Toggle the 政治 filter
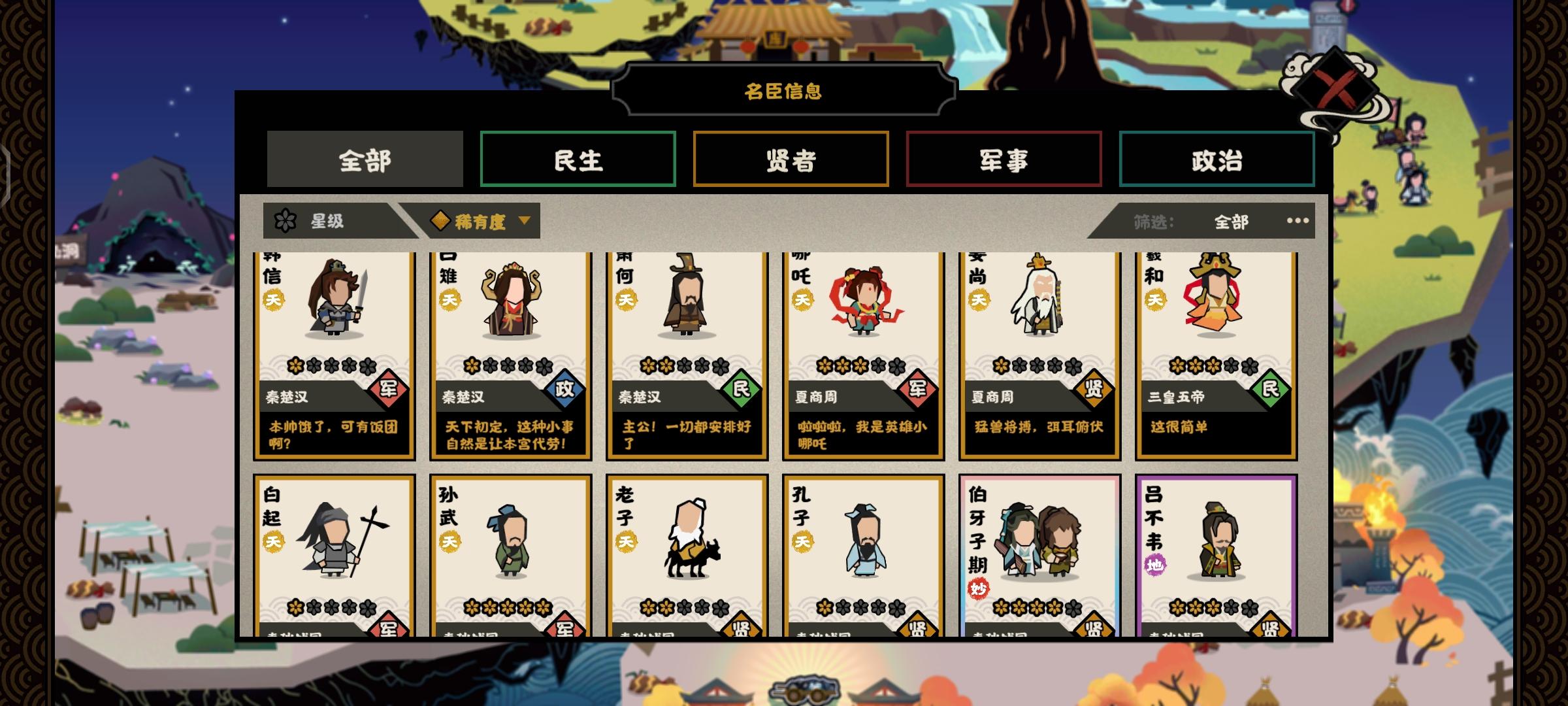Viewport: 1568px width, 706px height. 1217,159
